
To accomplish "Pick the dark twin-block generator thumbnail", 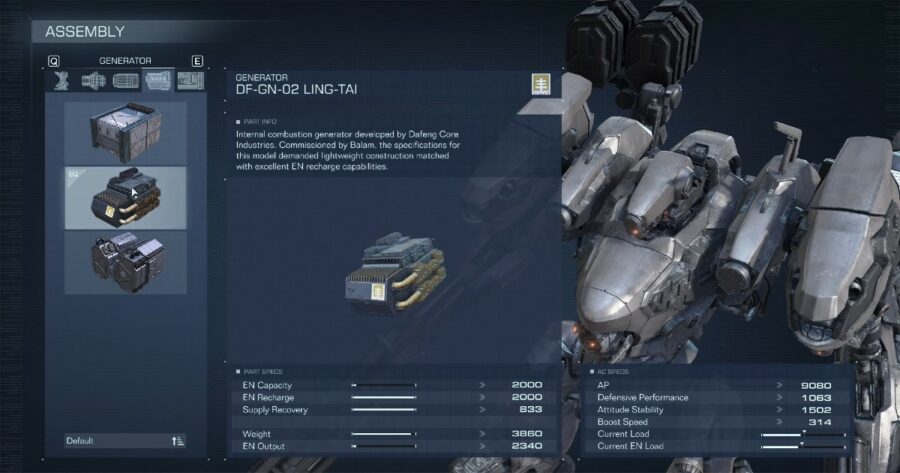I will (x=125, y=262).
